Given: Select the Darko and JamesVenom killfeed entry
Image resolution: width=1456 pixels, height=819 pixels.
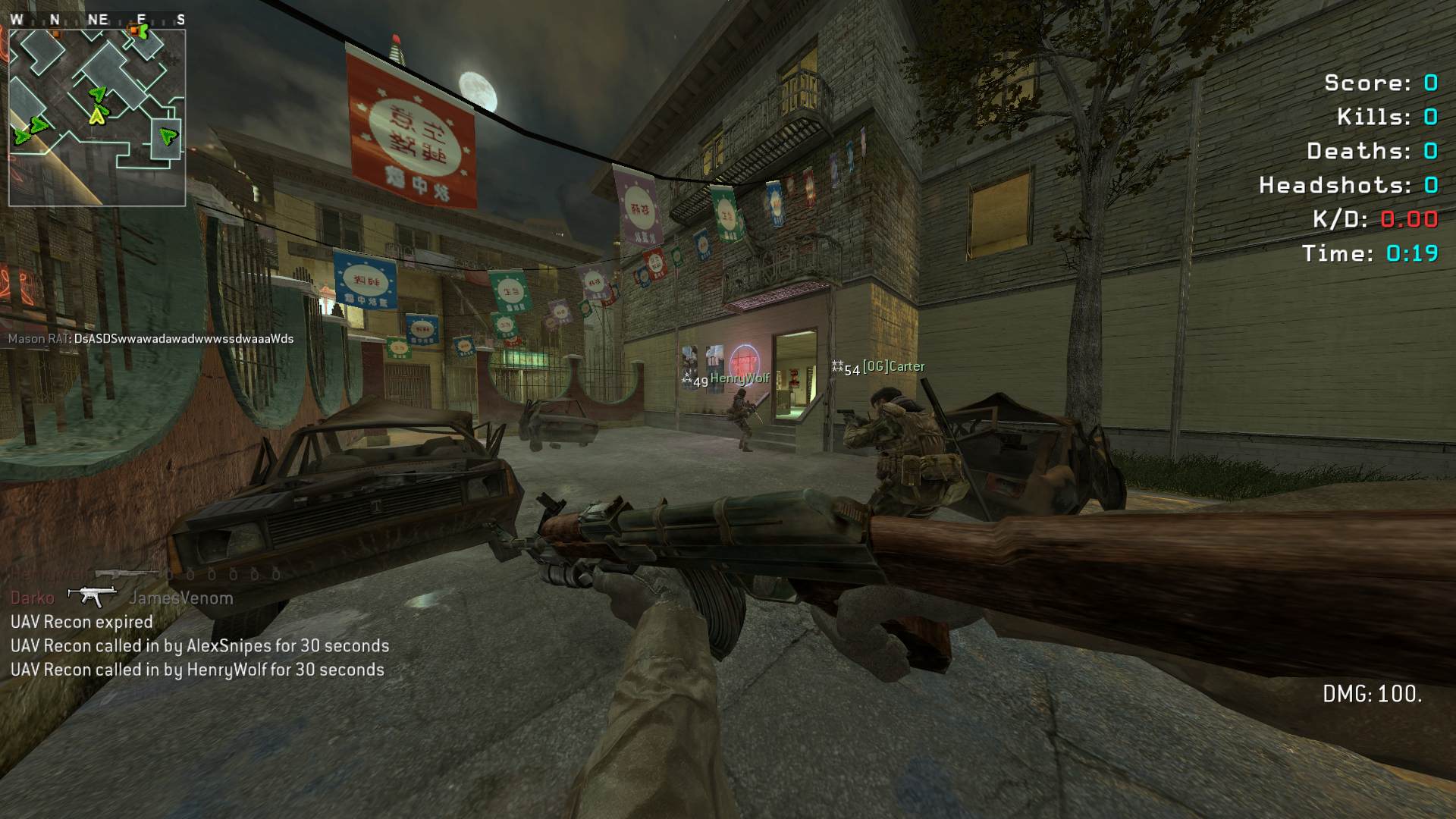Looking at the screenshot, I should point(121,598).
